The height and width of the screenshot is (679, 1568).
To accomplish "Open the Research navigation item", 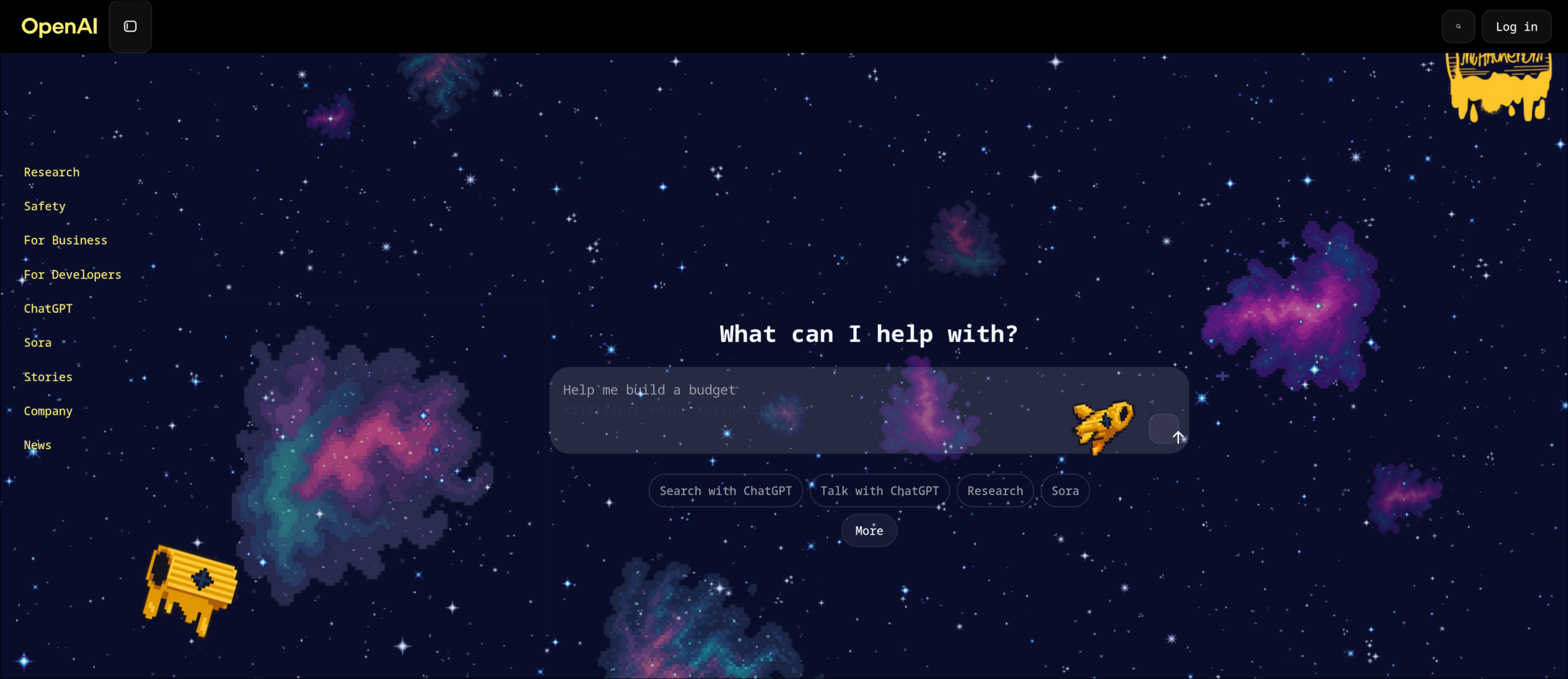I will 52,172.
